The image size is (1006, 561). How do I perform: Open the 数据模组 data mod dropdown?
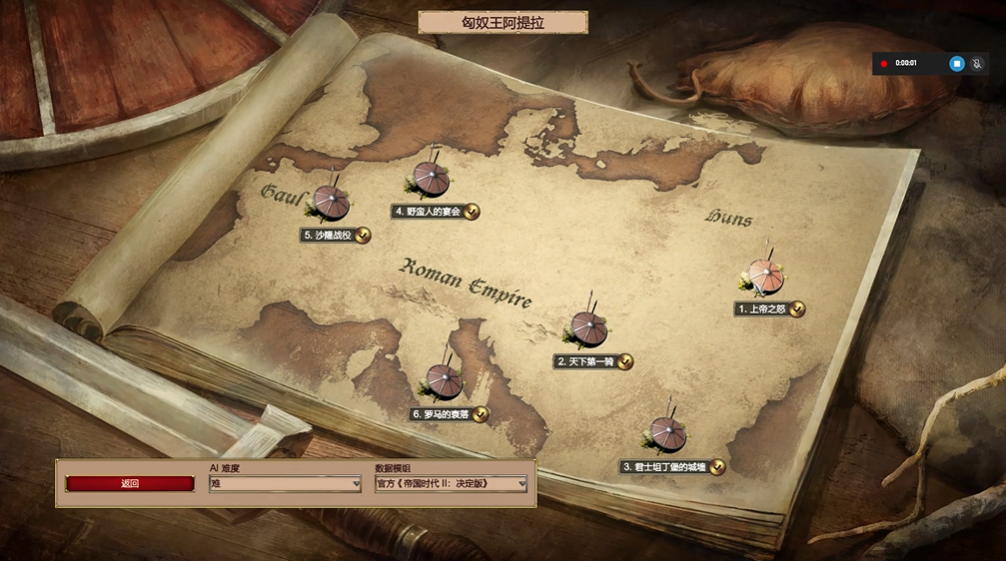pos(451,484)
